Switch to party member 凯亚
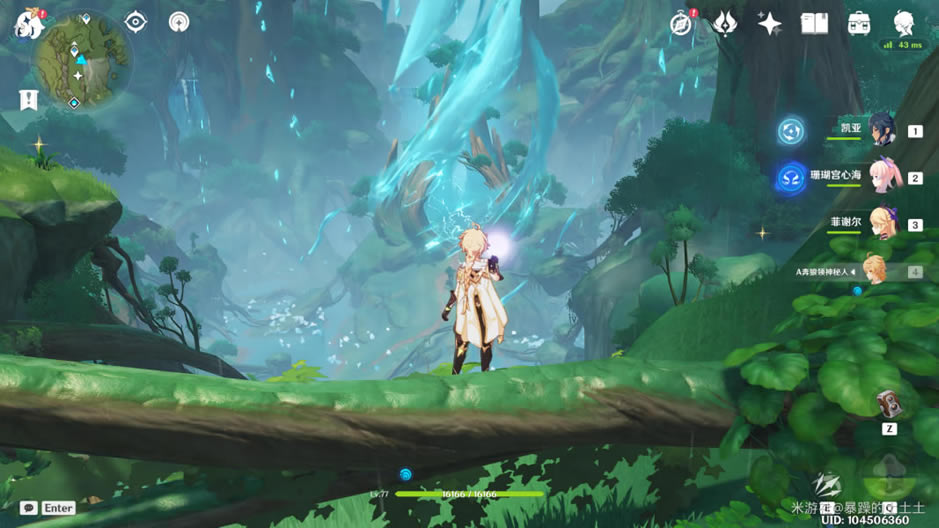 tap(881, 130)
